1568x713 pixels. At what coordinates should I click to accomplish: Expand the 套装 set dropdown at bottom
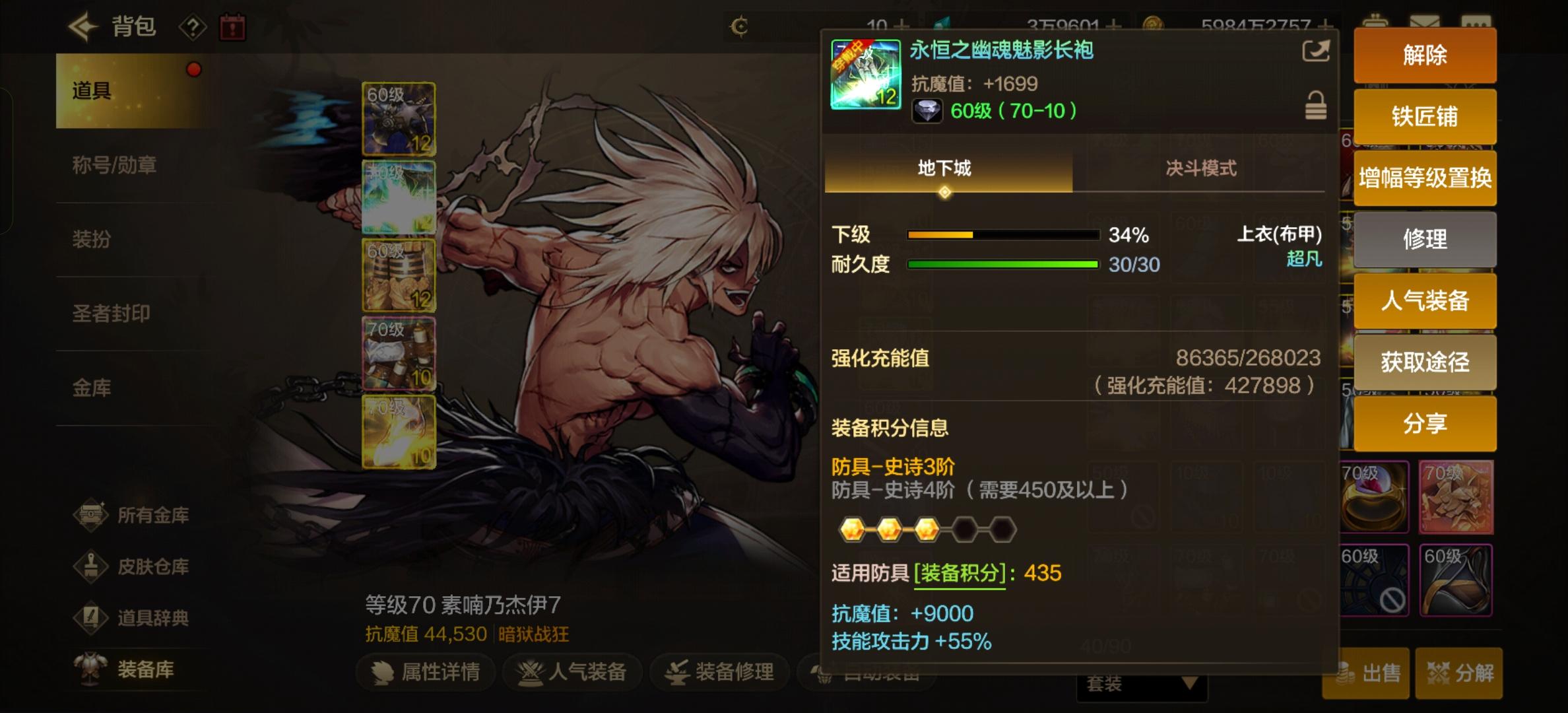[x=1142, y=685]
